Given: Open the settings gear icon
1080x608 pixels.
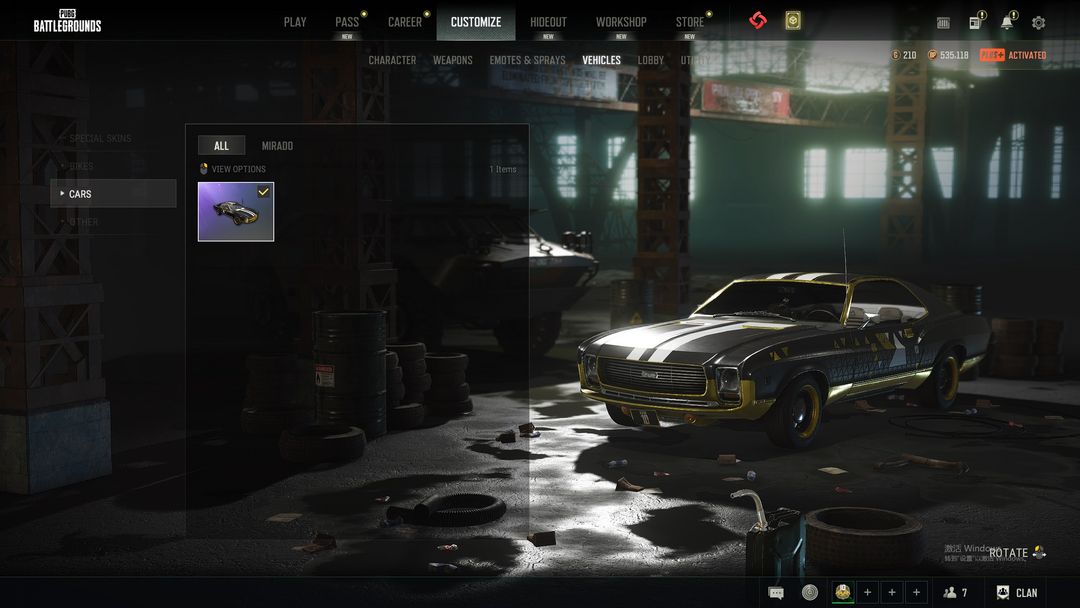Looking at the screenshot, I should click(x=1038, y=23).
